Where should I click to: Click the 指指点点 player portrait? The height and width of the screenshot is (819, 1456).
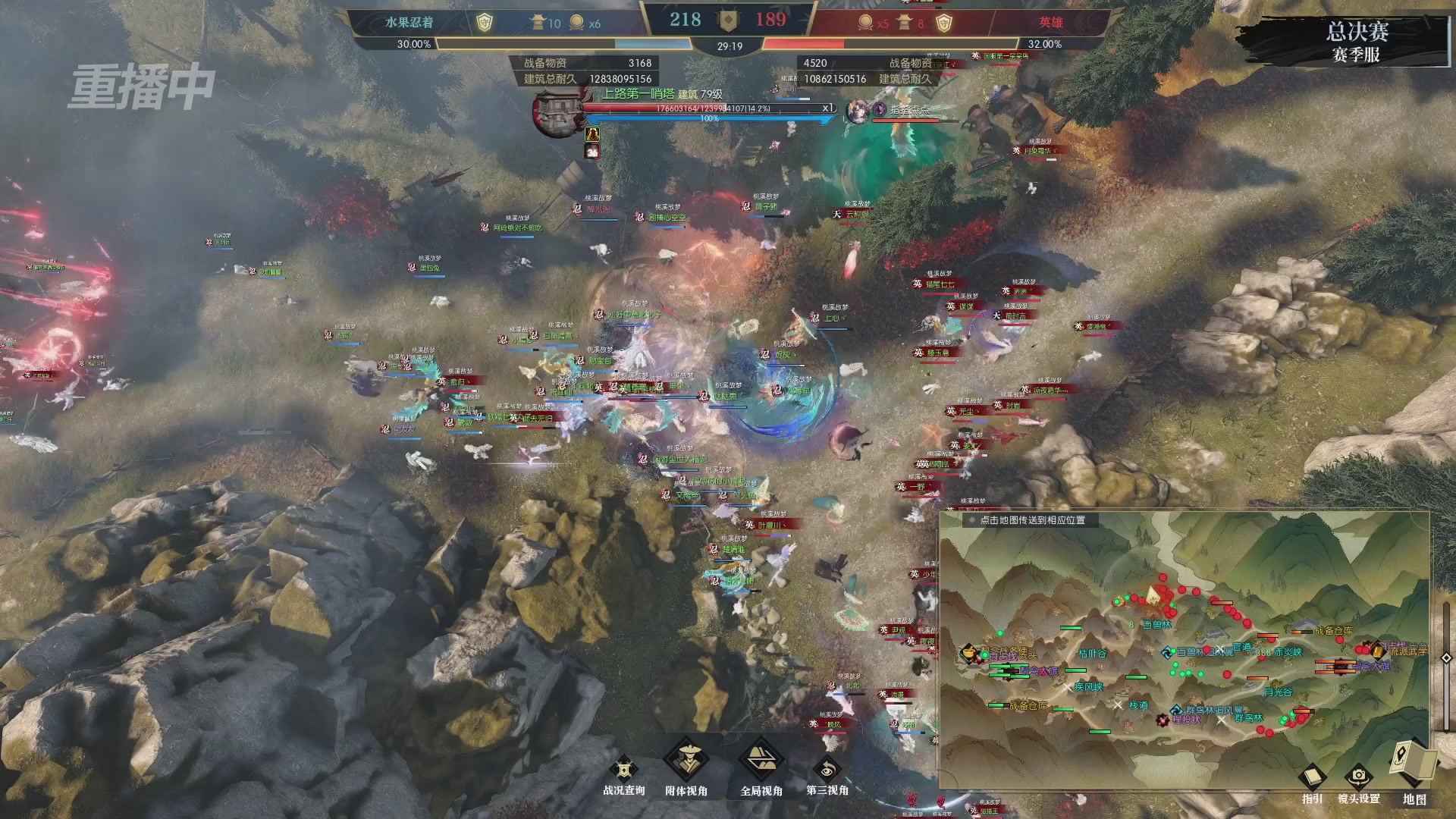point(858,111)
